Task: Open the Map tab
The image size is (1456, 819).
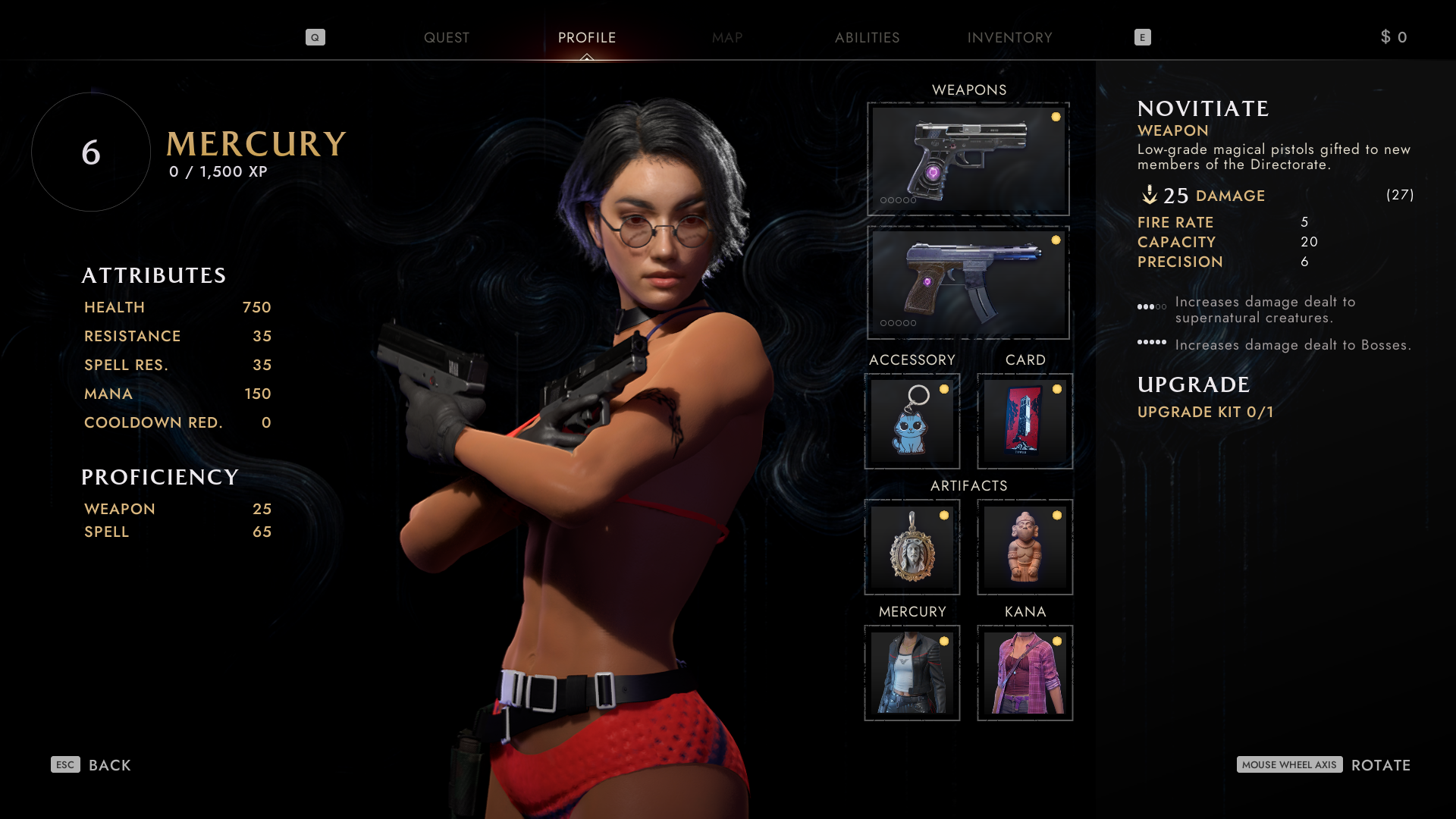Action: [x=726, y=37]
